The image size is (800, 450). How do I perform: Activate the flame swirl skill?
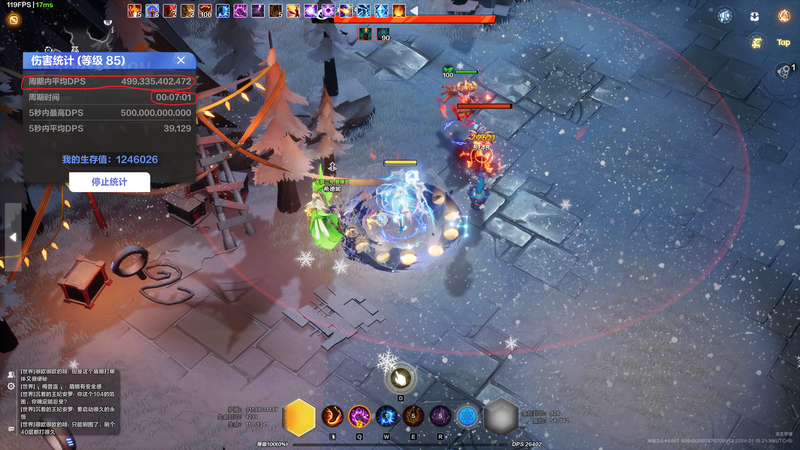coord(332,415)
